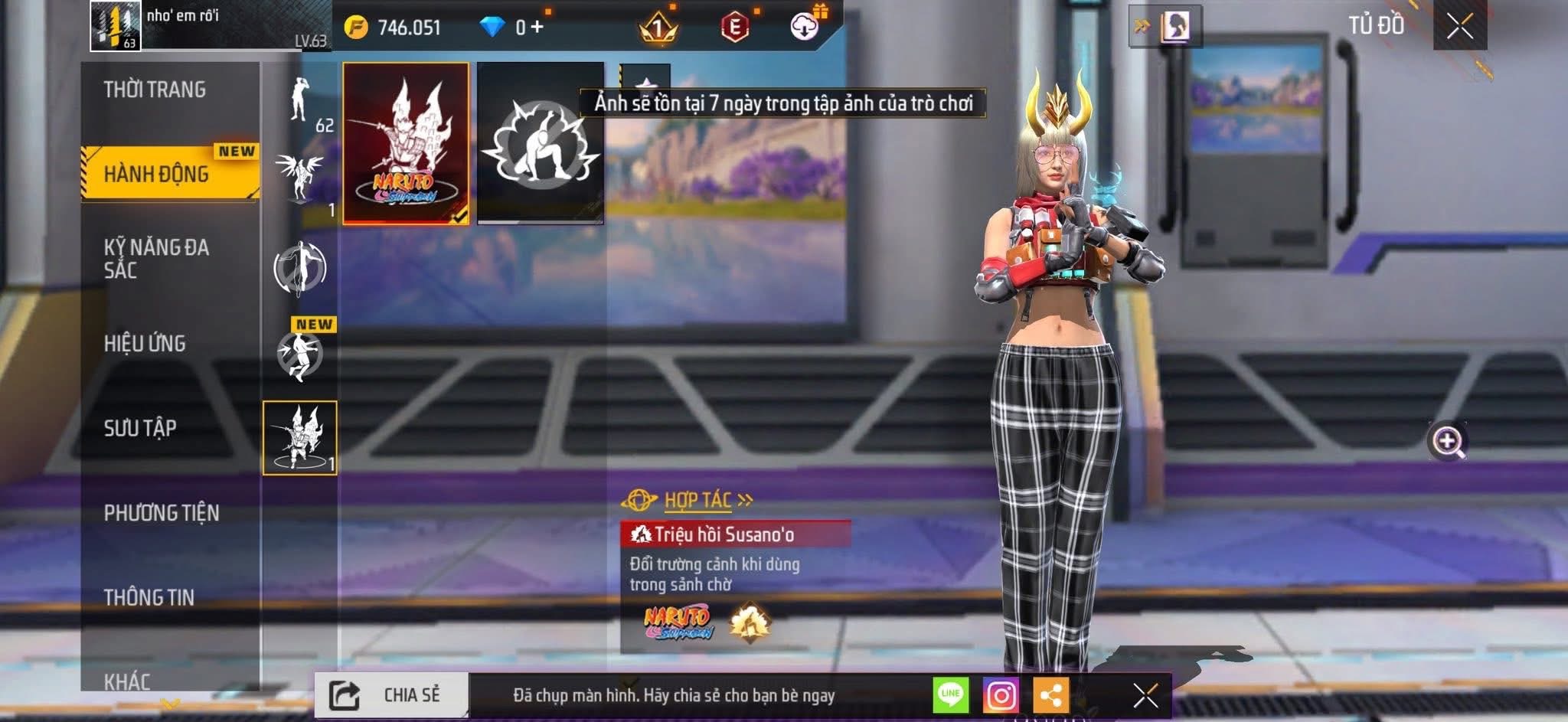Show the Thông Tin section

[149, 596]
